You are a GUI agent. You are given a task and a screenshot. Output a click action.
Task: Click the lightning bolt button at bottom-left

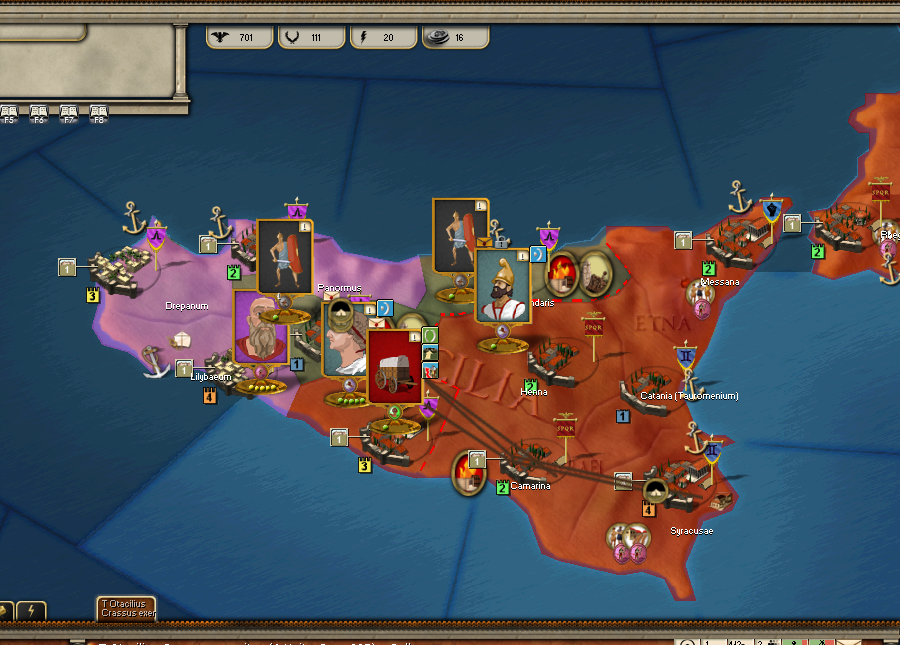click(31, 611)
